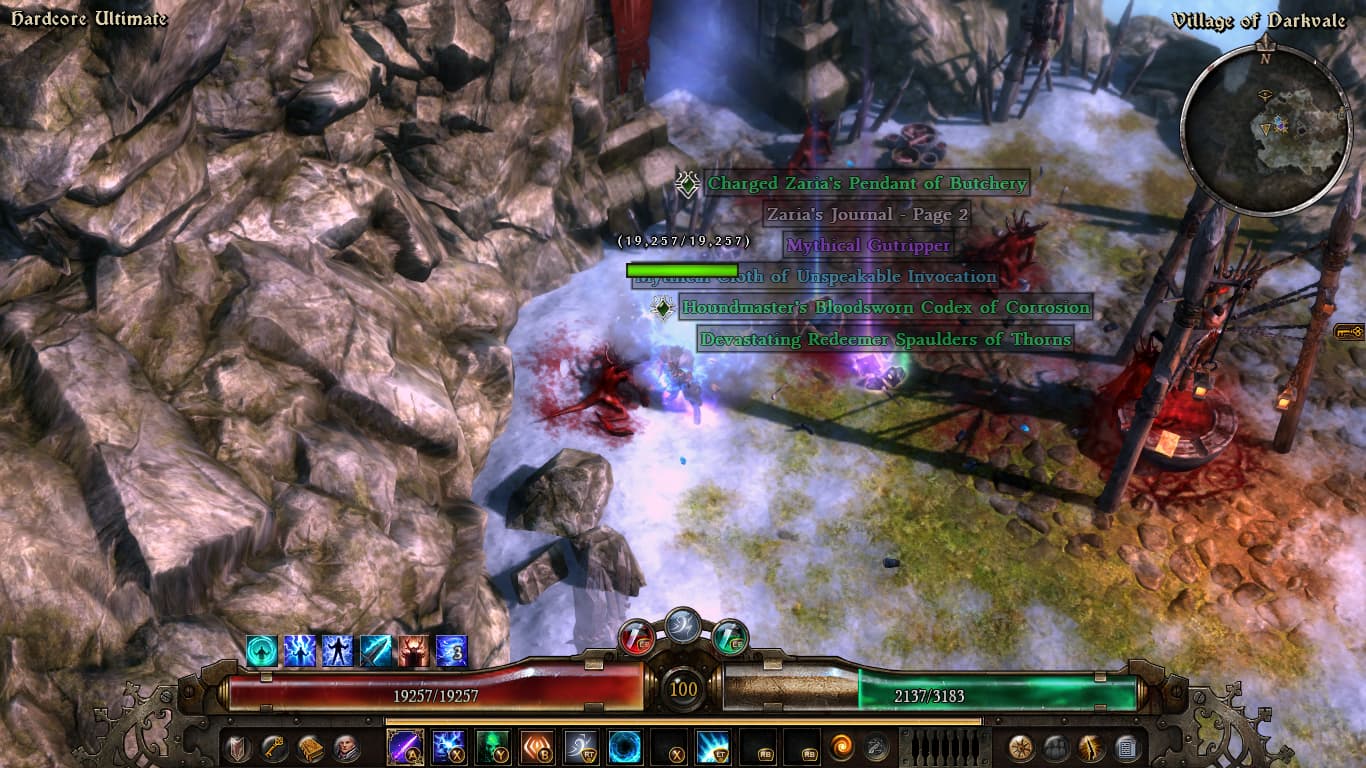
Task: Activate the purple sword attack skill
Action: click(x=405, y=747)
